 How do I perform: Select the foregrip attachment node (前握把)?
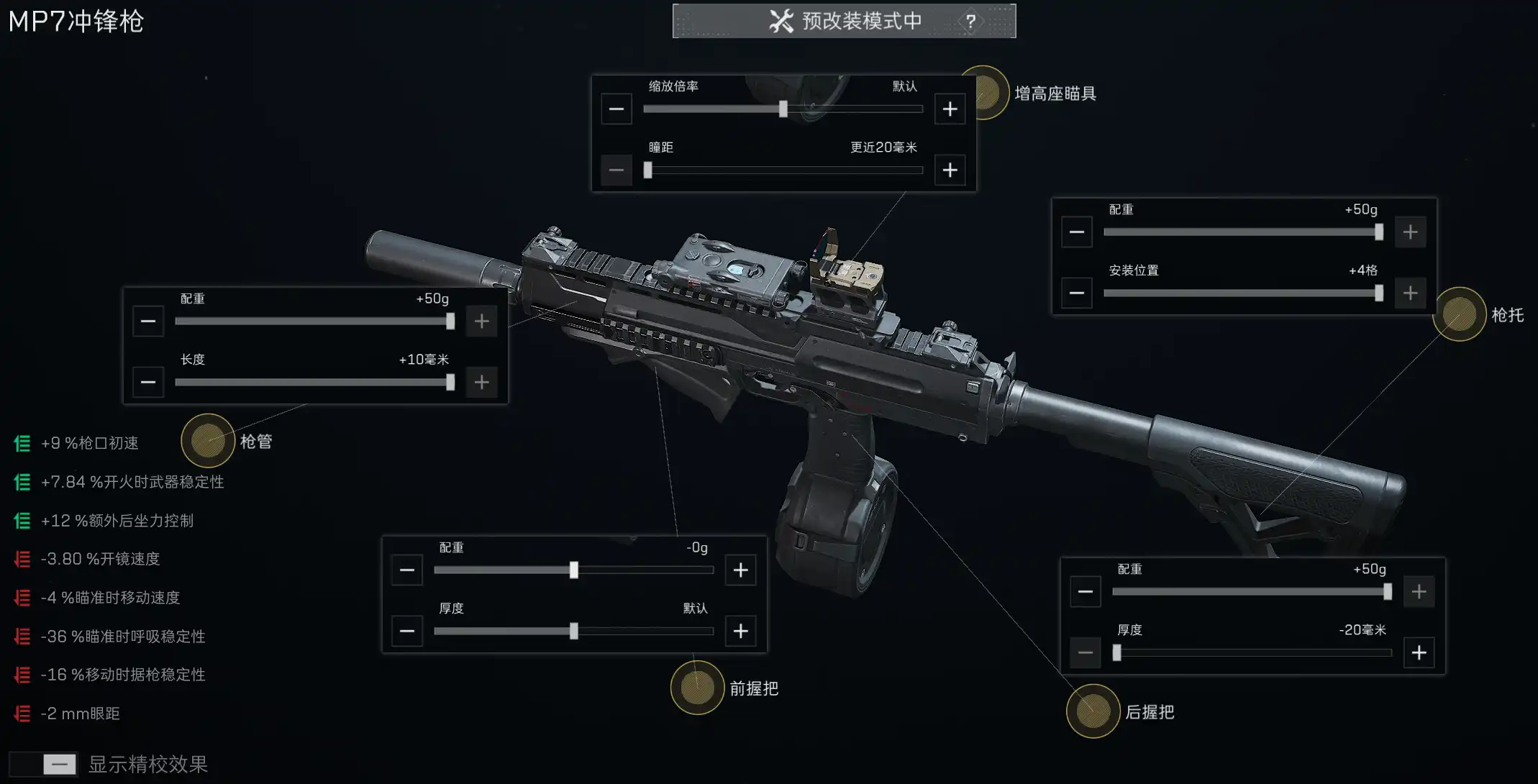[697, 688]
